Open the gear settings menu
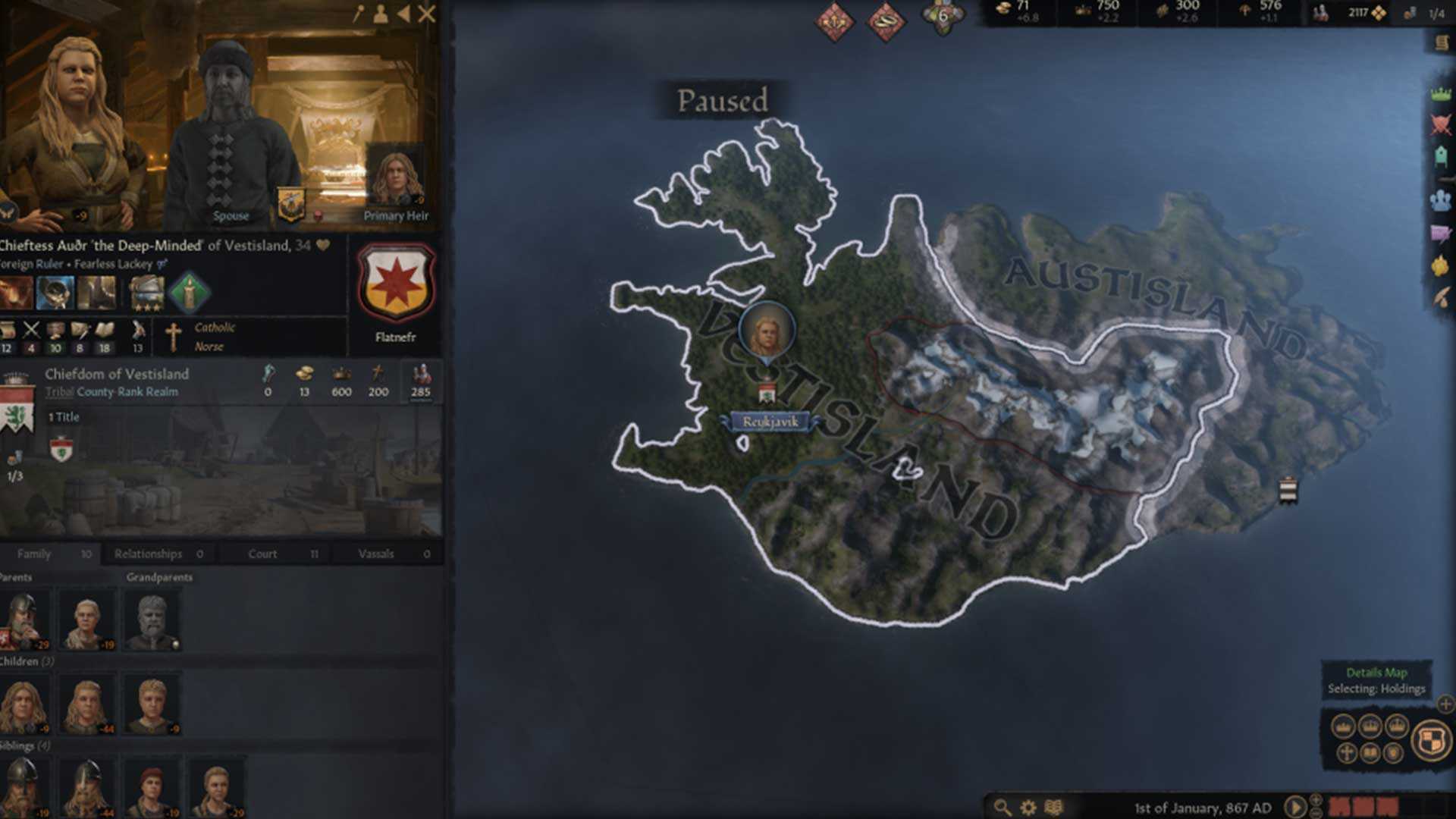 [x=1028, y=808]
